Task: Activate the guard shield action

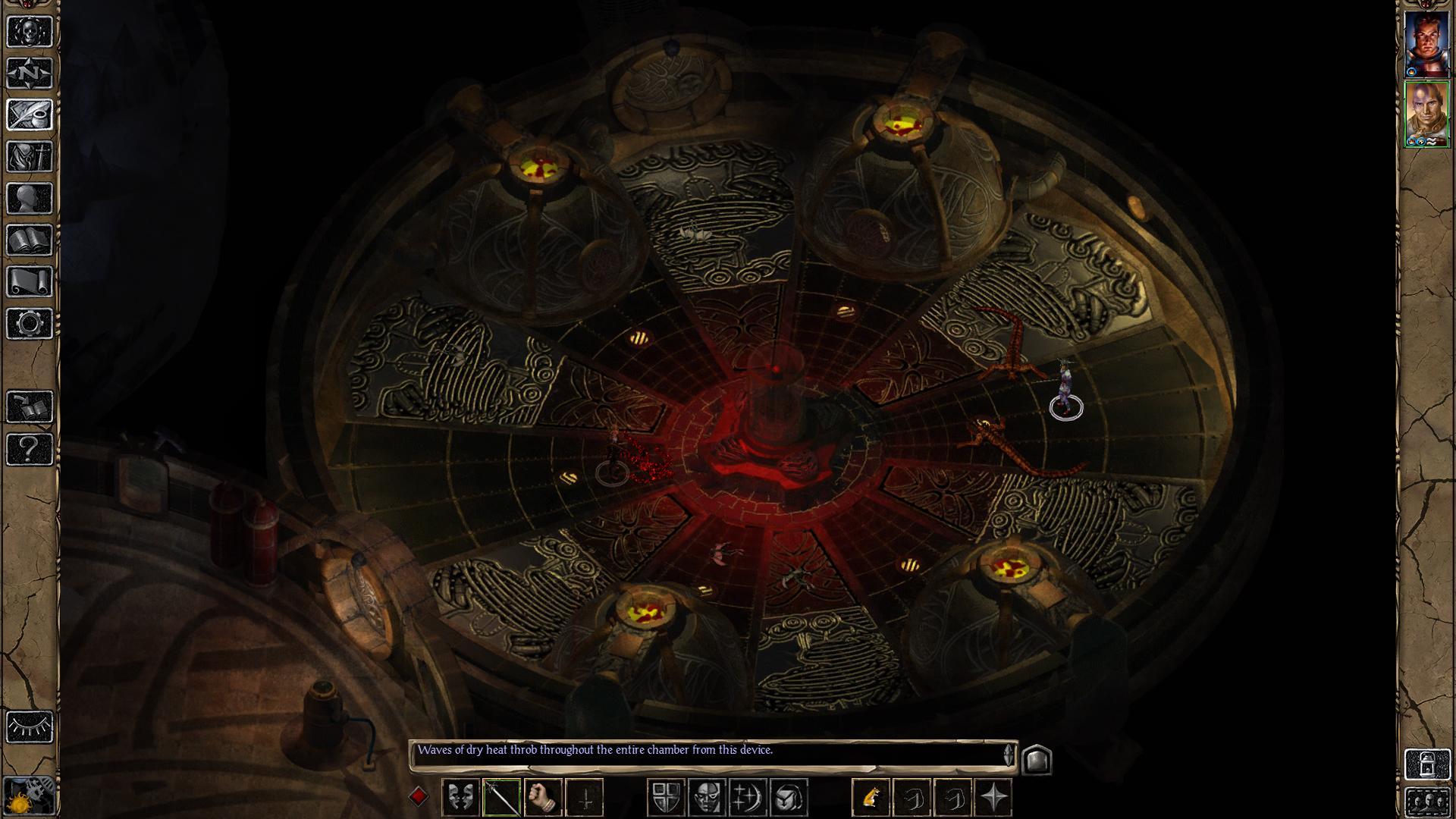Action: [x=667, y=798]
